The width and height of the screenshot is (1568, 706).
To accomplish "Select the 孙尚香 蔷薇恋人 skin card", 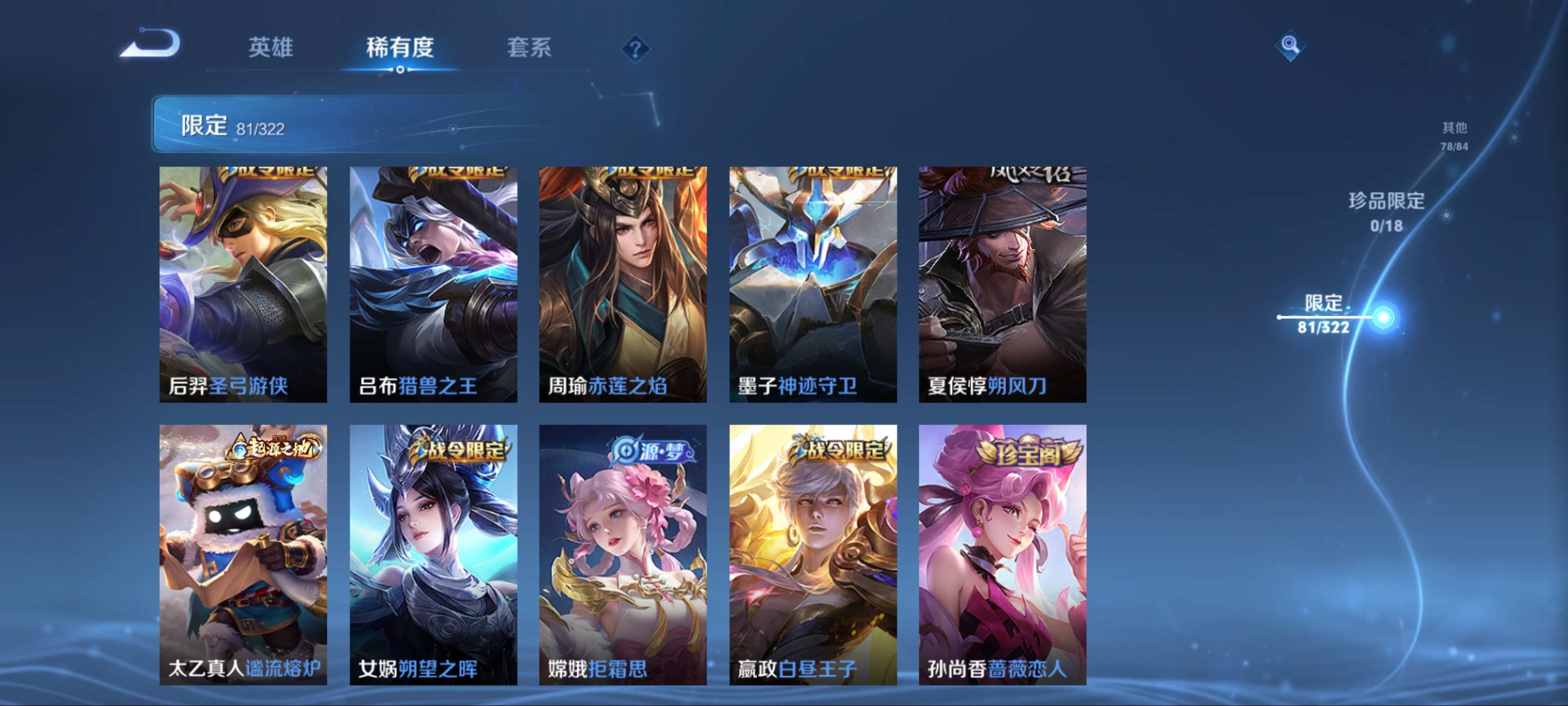I will click(x=1003, y=555).
